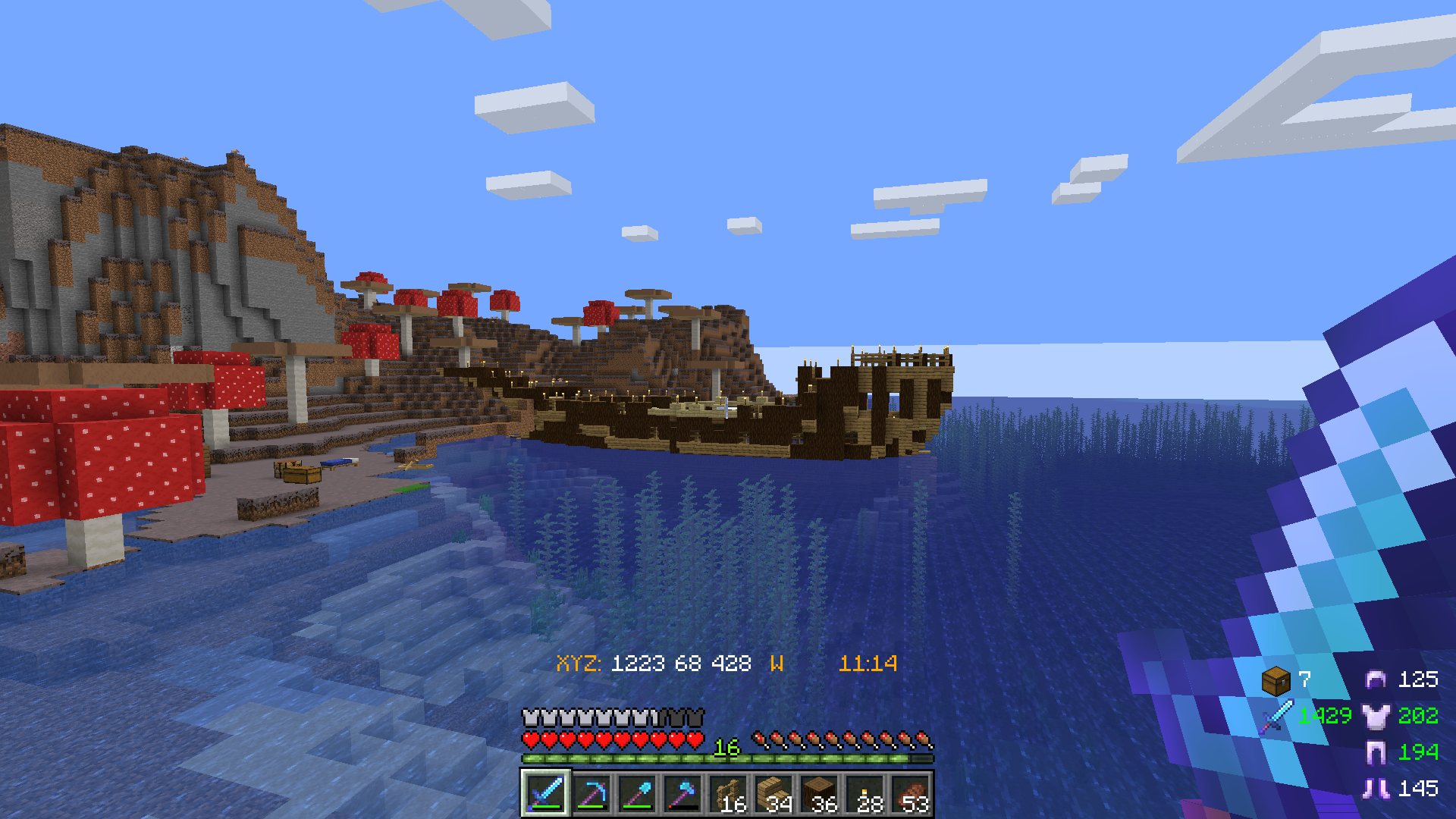The height and width of the screenshot is (819, 1456).
Task: Switch to the cooked meat stack of 53
Action: pos(910,794)
